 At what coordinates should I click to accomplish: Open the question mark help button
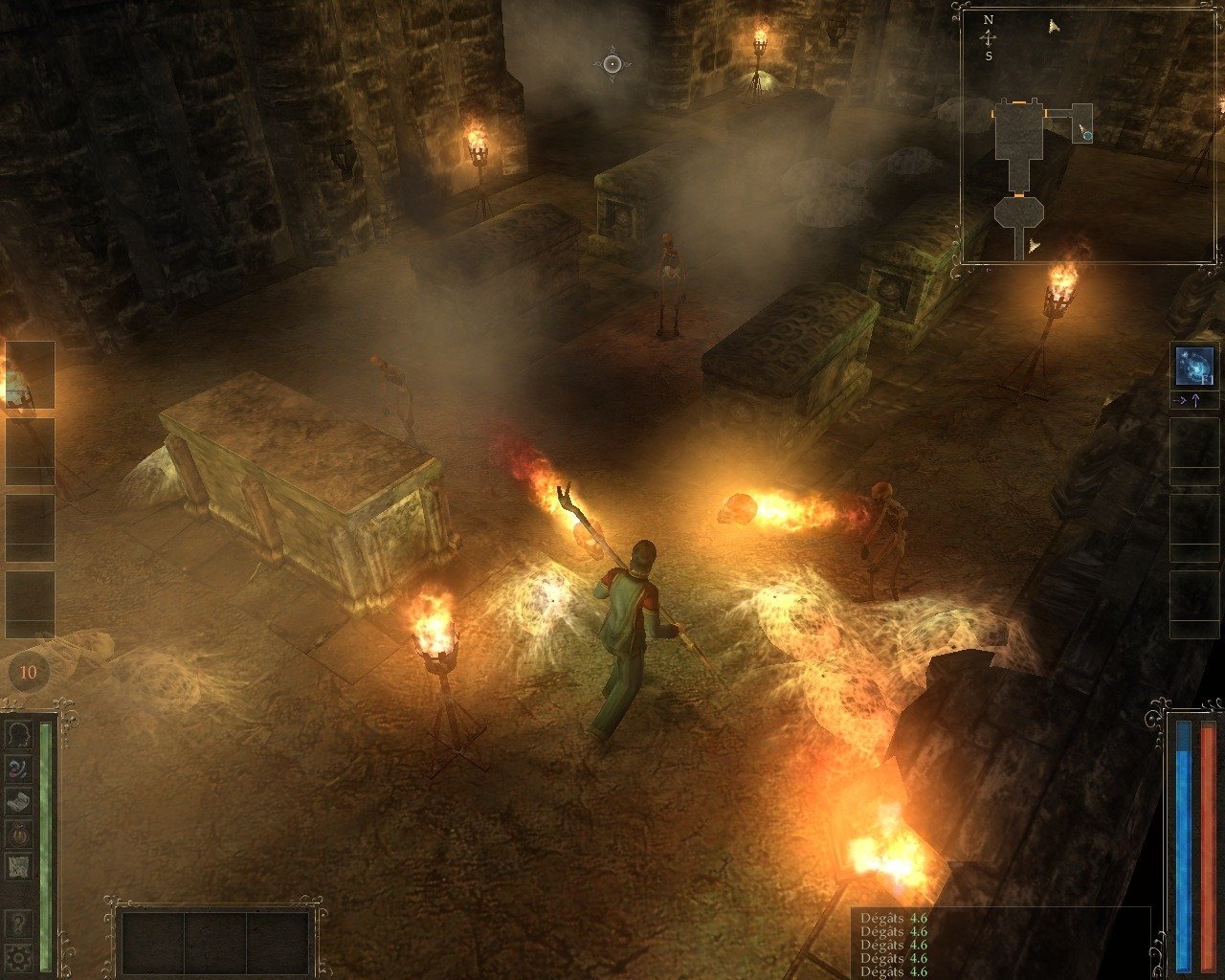18,924
